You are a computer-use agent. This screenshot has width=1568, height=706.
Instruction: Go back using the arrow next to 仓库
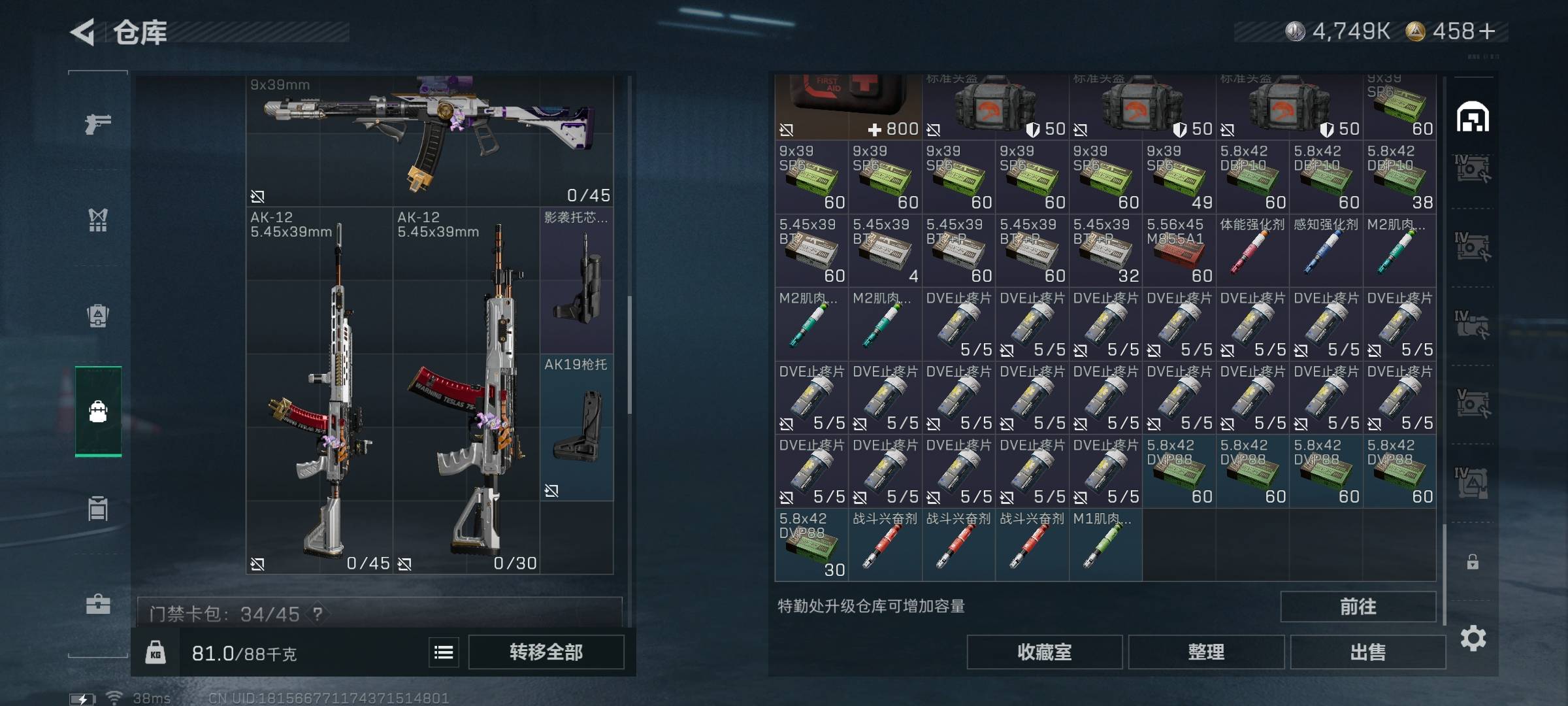(84, 32)
